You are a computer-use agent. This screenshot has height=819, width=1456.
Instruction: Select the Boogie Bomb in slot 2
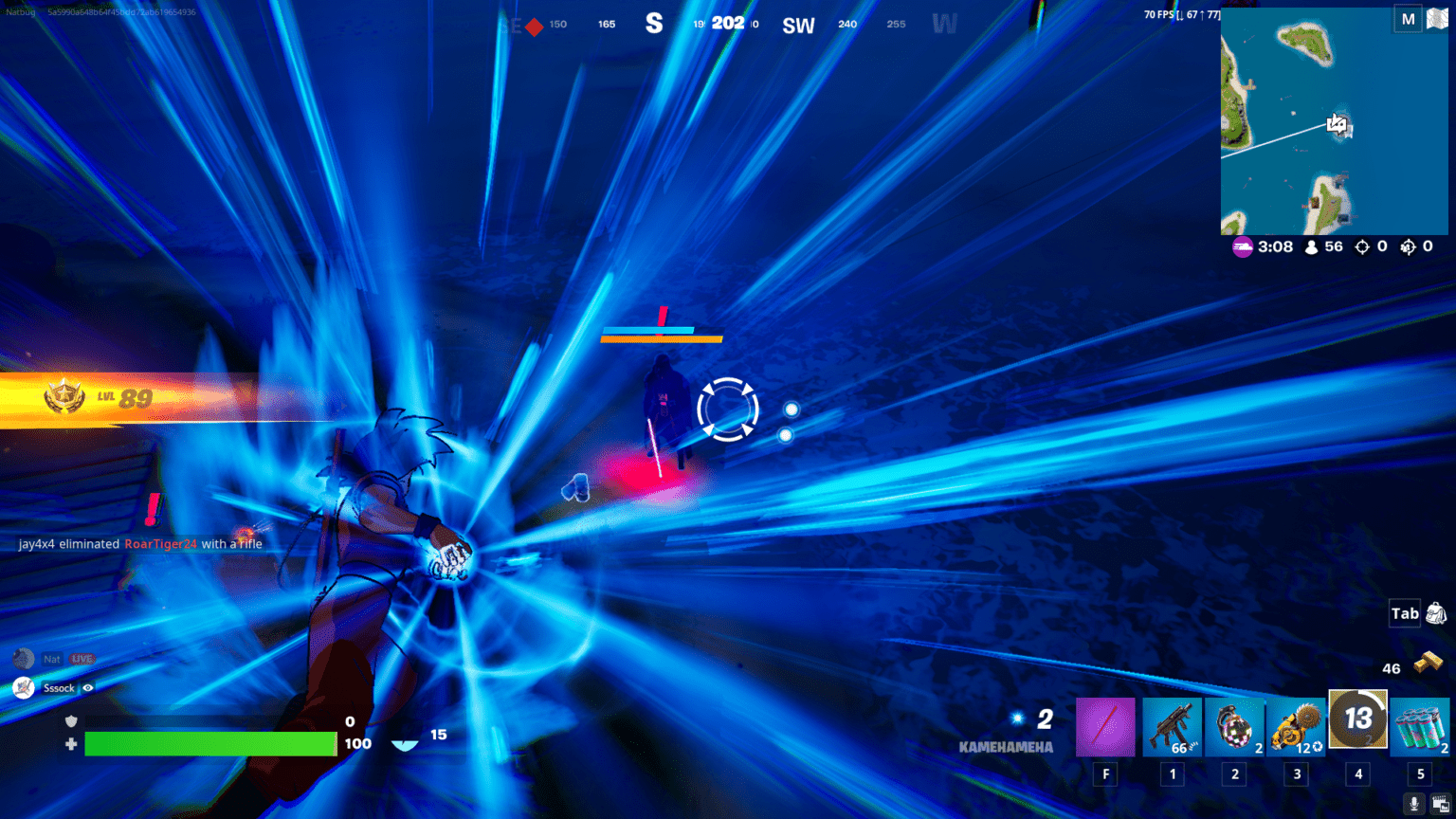[x=1234, y=726]
